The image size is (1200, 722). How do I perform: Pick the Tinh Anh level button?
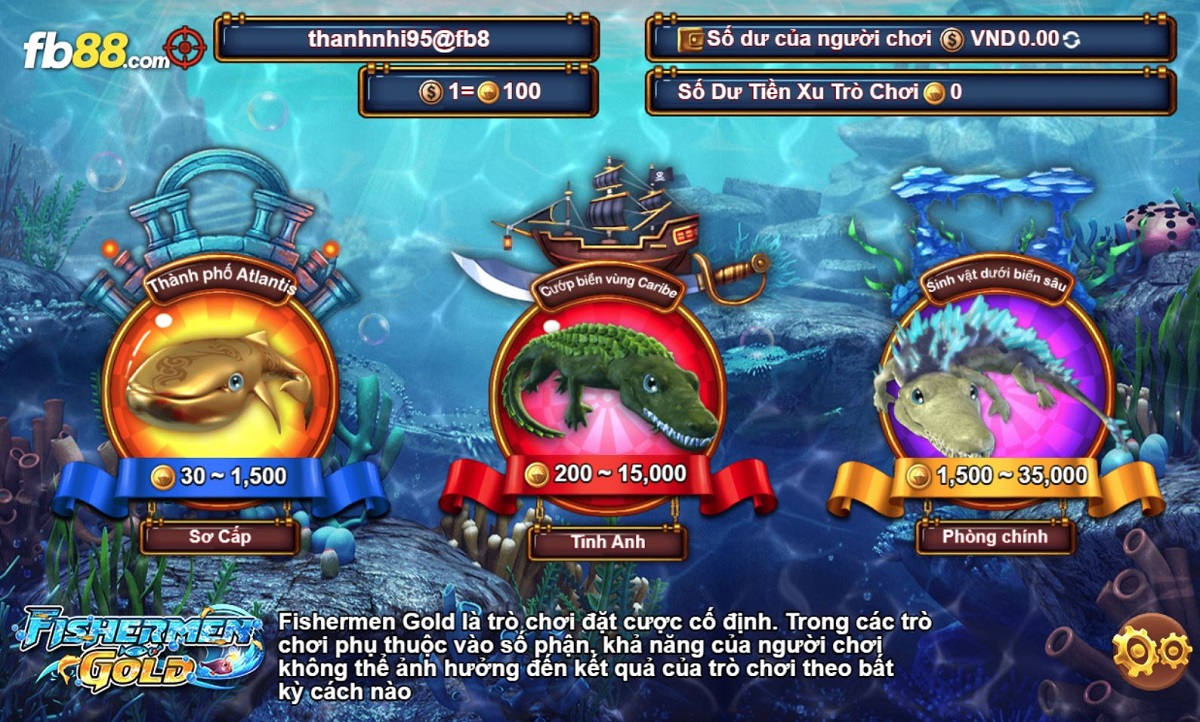click(608, 542)
